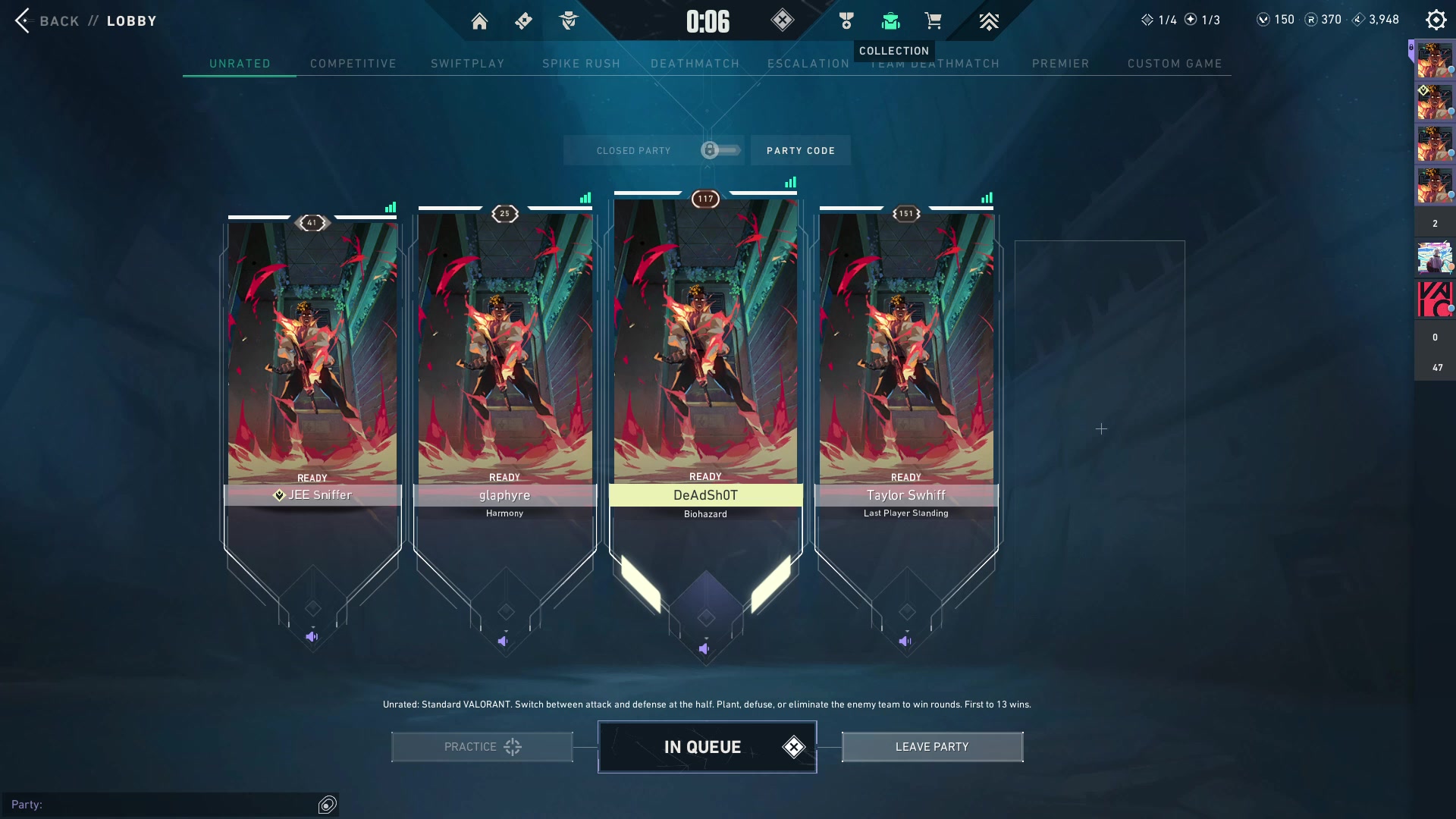Screen dimensions: 1456x819
Task: Select the Swiftplay mode tab
Action: click(x=467, y=64)
